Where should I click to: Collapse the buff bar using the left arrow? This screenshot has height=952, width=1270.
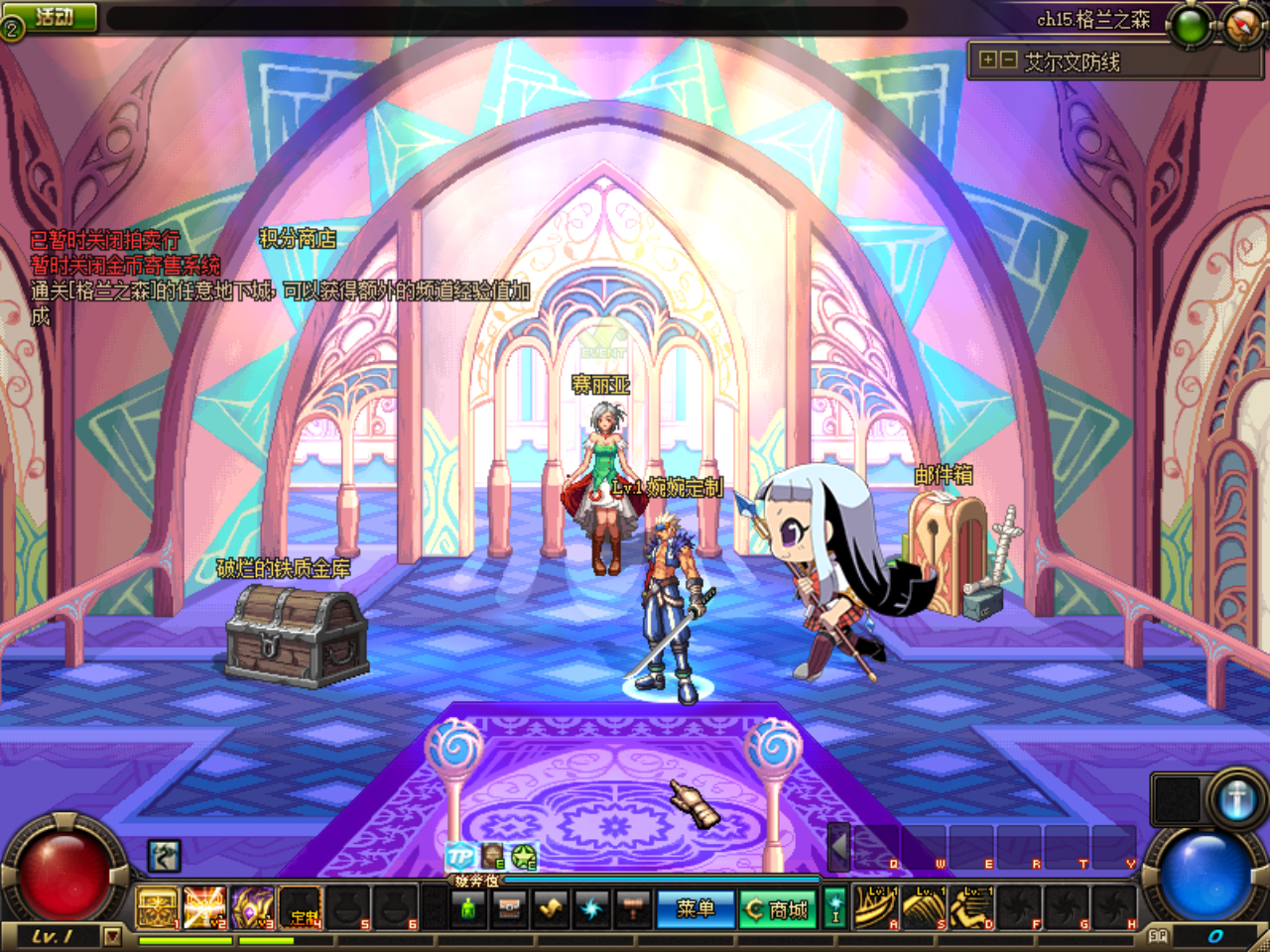click(836, 848)
